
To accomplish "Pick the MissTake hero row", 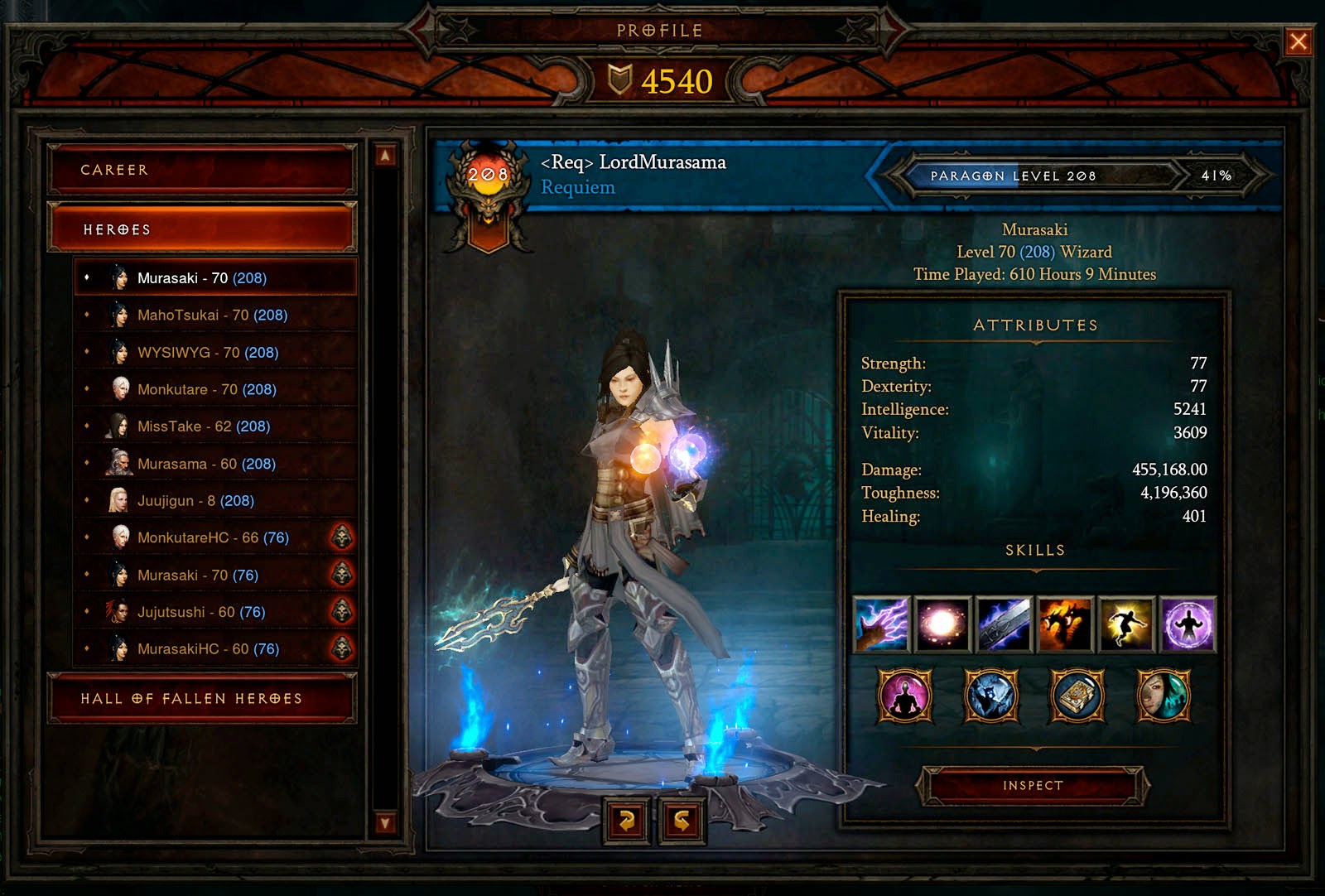I will [x=204, y=426].
